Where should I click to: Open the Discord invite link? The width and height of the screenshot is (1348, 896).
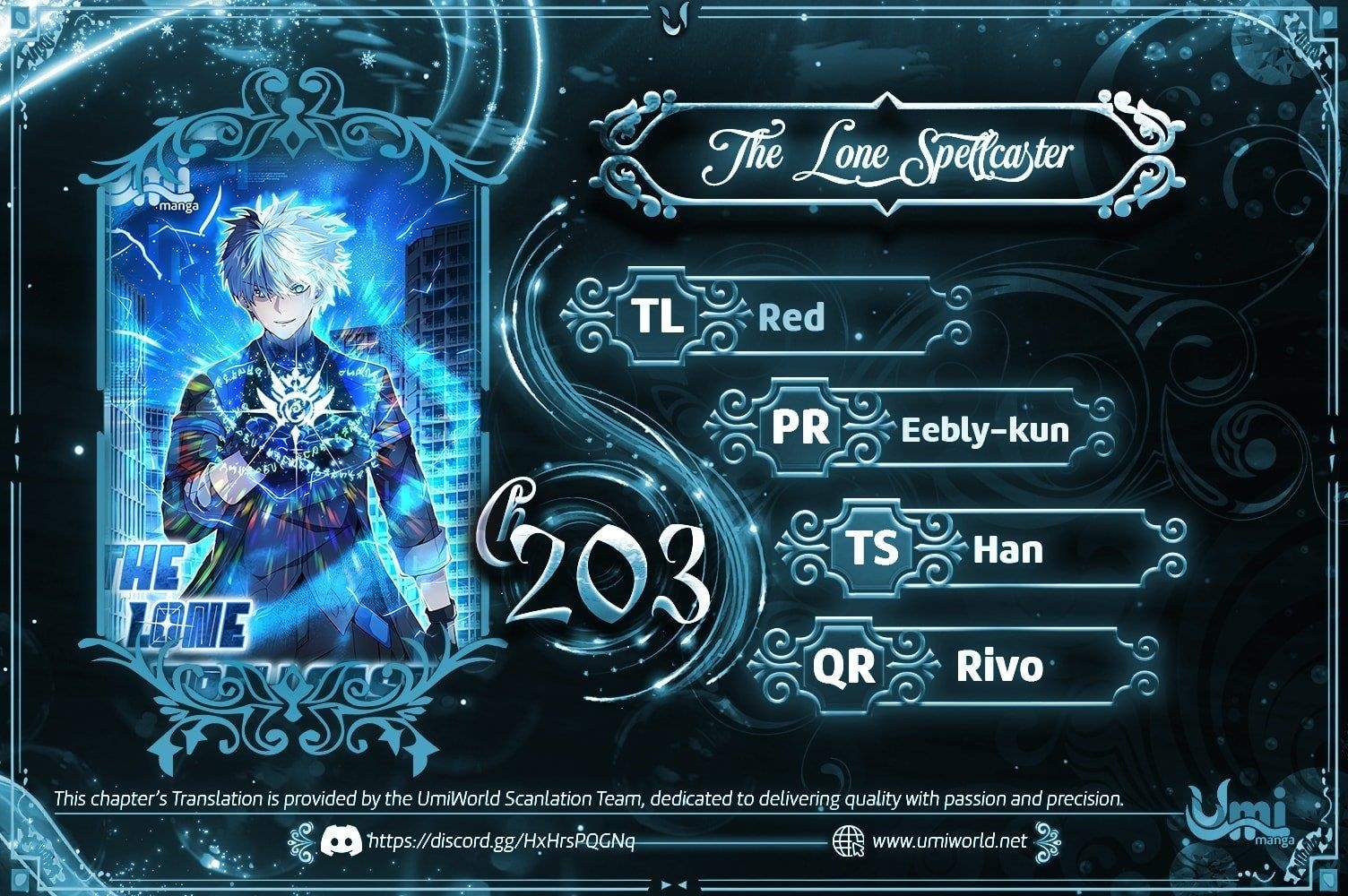501,841
